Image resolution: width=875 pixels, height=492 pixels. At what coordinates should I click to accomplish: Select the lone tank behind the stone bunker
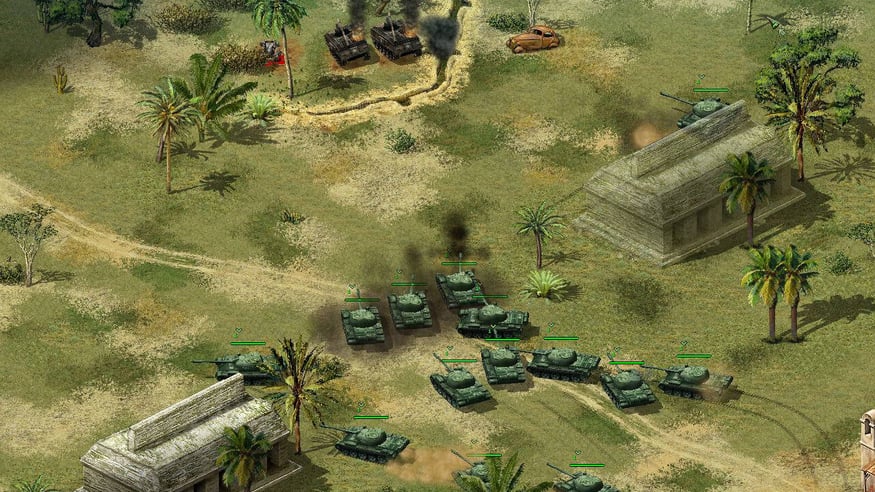pos(704,108)
